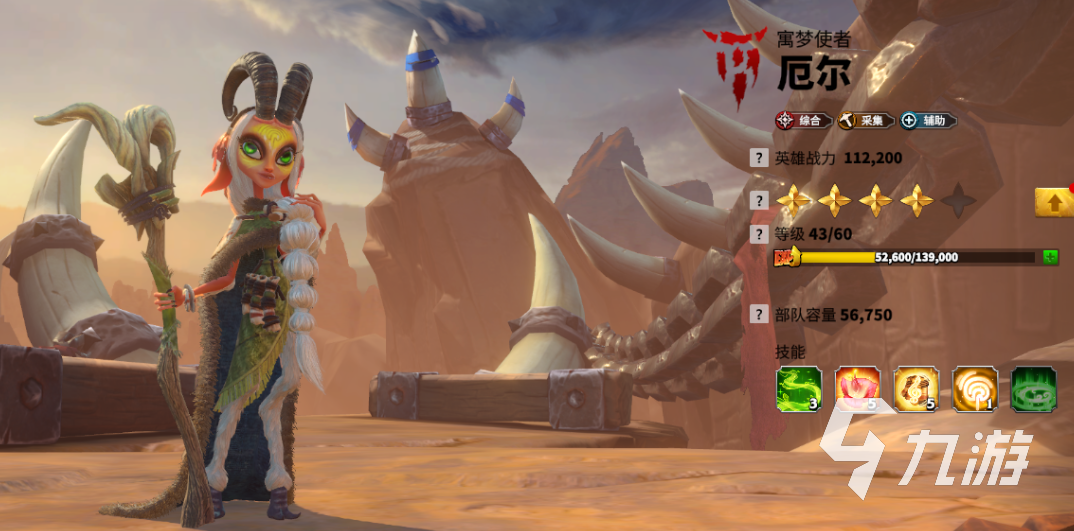The width and height of the screenshot is (1074, 531).
Task: Open help for 部队容量 troop capacity
Action: pos(760,315)
